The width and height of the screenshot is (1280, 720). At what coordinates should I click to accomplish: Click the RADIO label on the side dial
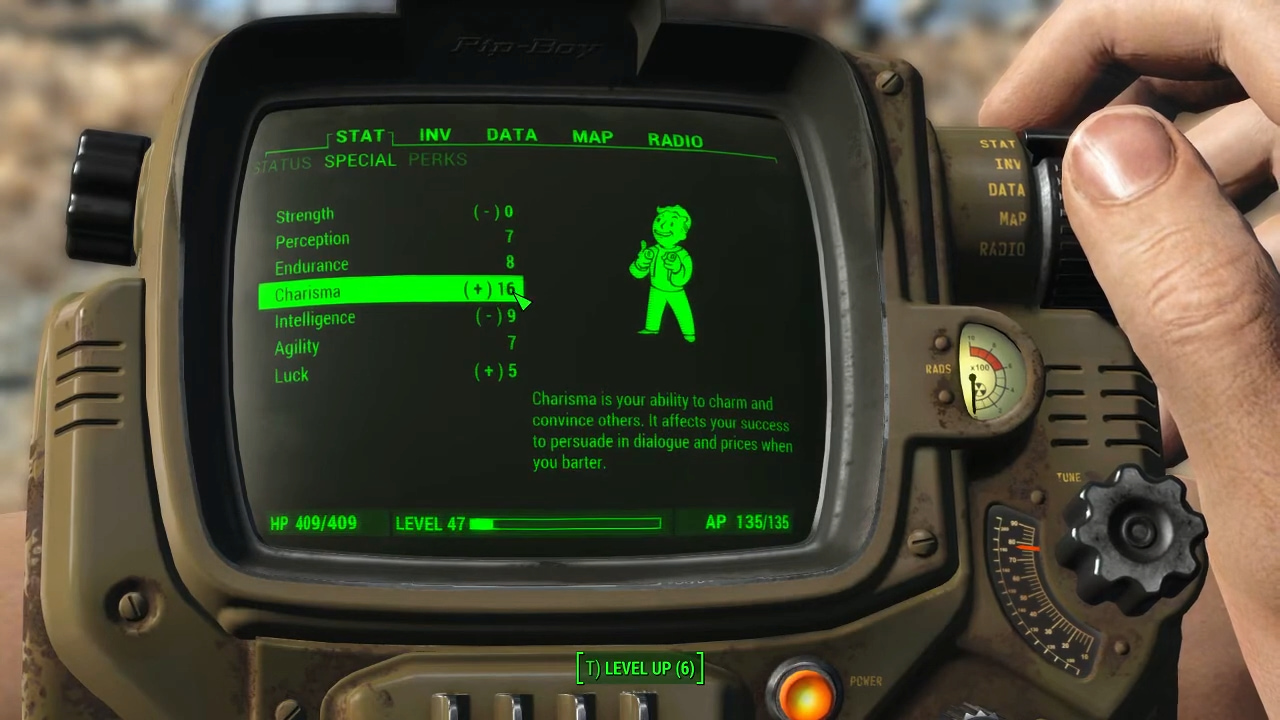point(1002,250)
